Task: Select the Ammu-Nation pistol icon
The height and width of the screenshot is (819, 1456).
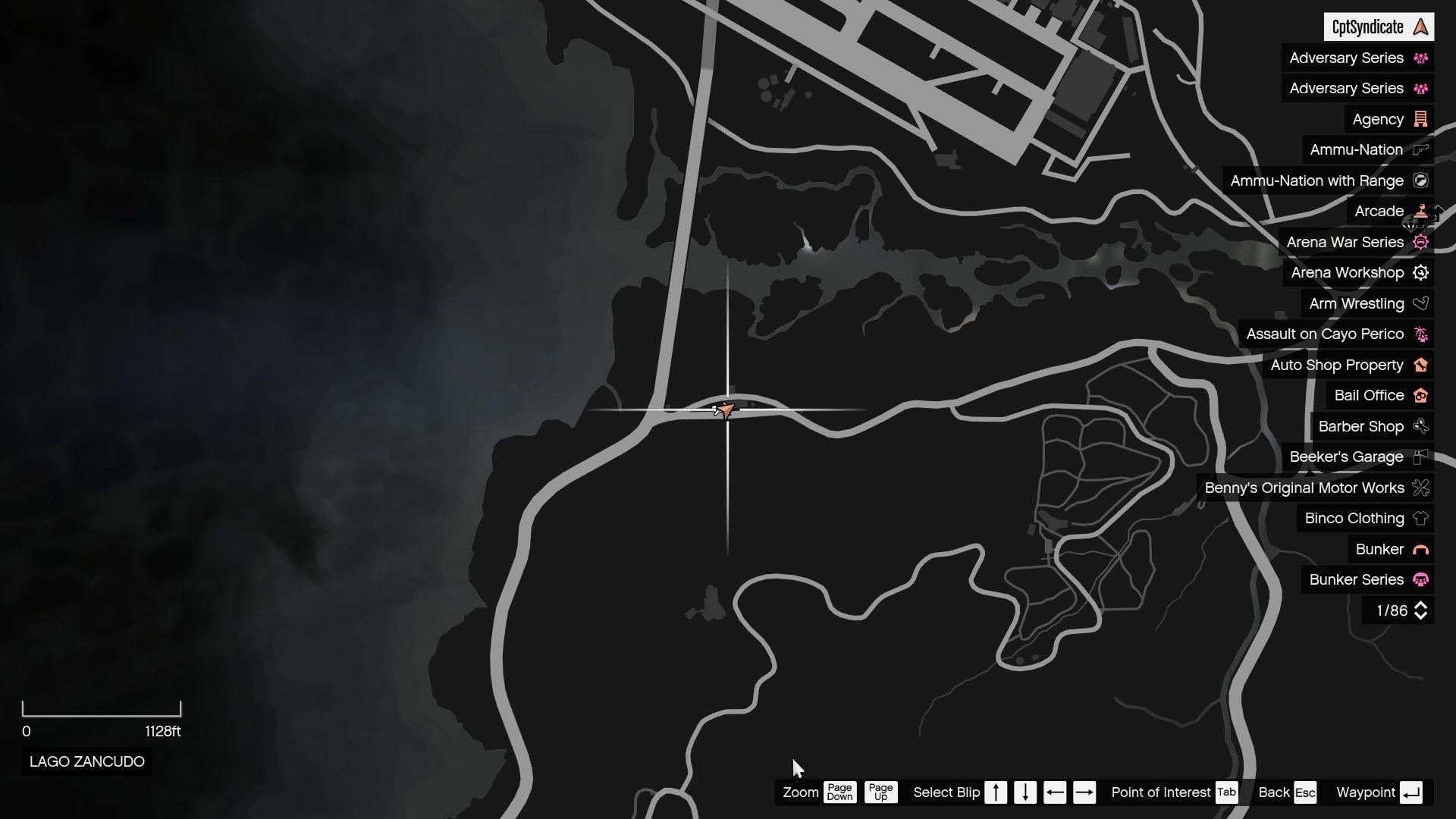Action: pyautogui.click(x=1419, y=149)
